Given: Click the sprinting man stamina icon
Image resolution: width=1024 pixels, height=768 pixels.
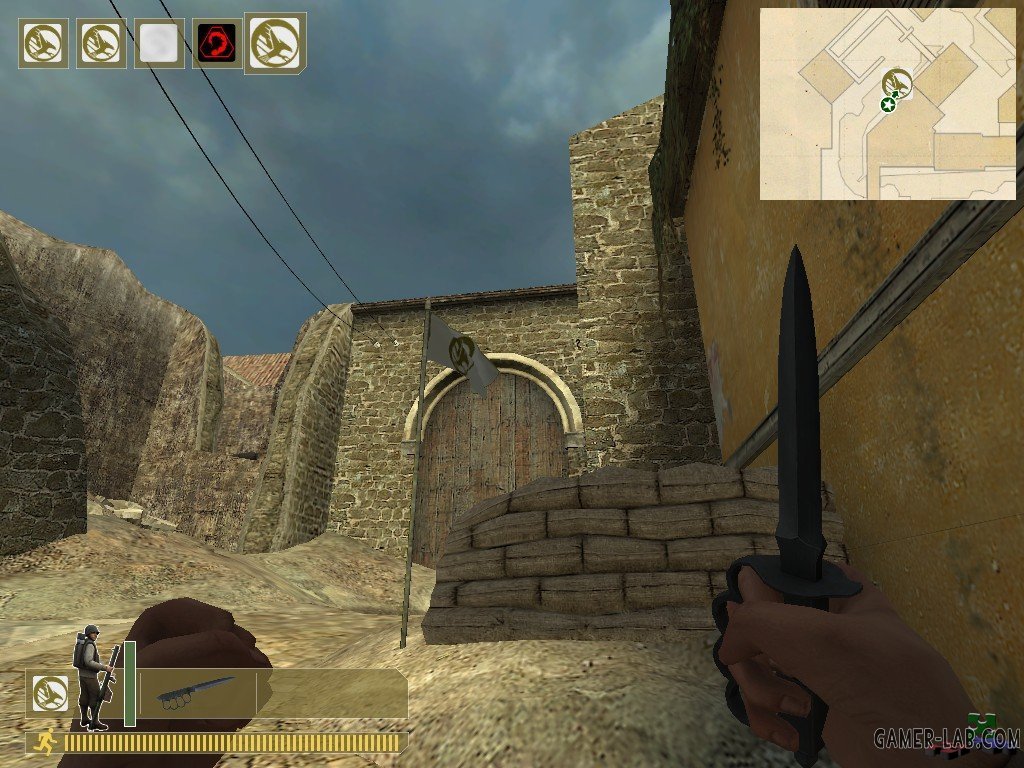Looking at the screenshot, I should (43, 742).
